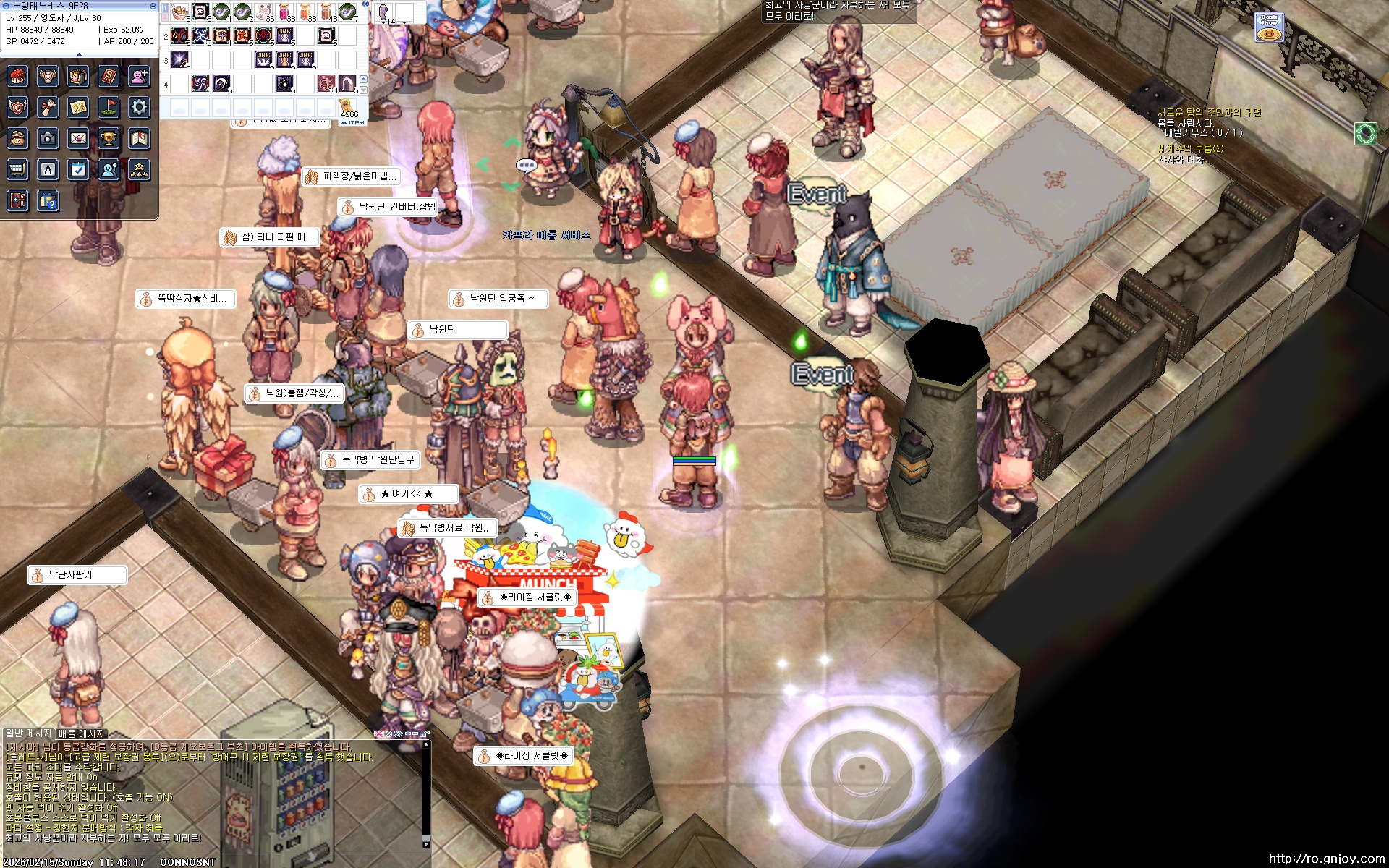Open the shopping cart icon
1389x868 pixels.
[x=17, y=169]
